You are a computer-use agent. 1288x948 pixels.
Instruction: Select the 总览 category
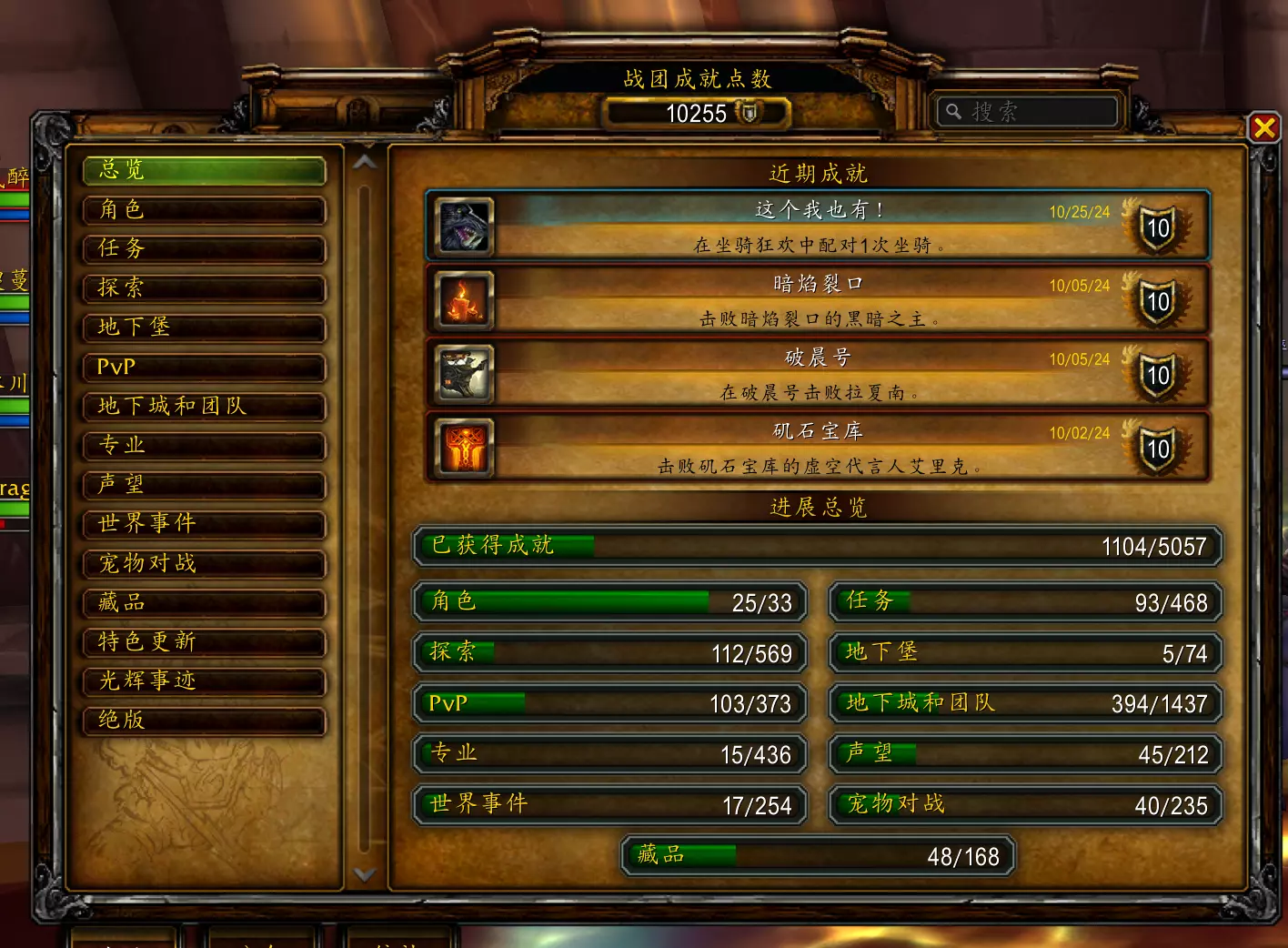204,170
